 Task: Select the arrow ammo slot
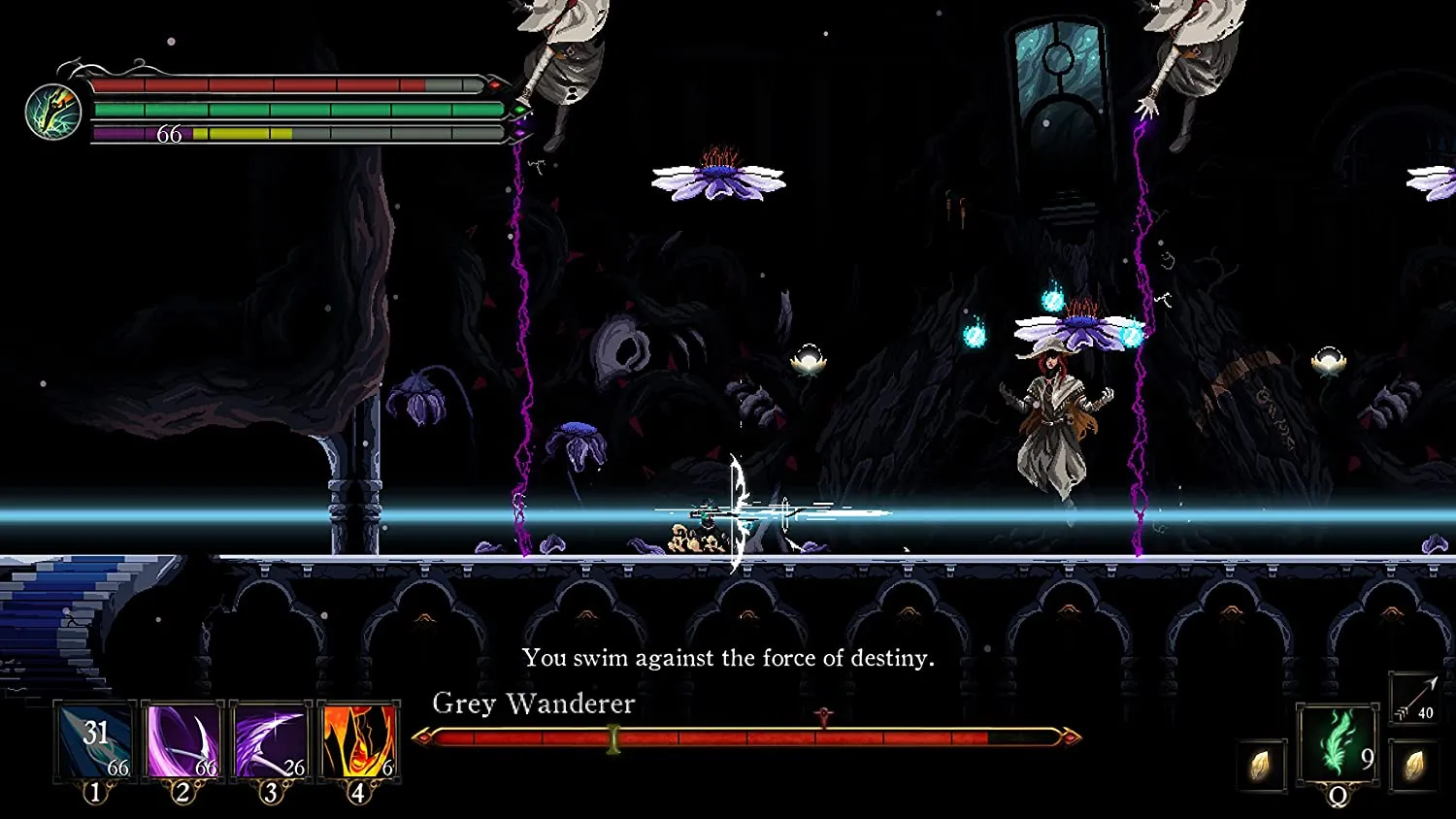(x=1413, y=699)
